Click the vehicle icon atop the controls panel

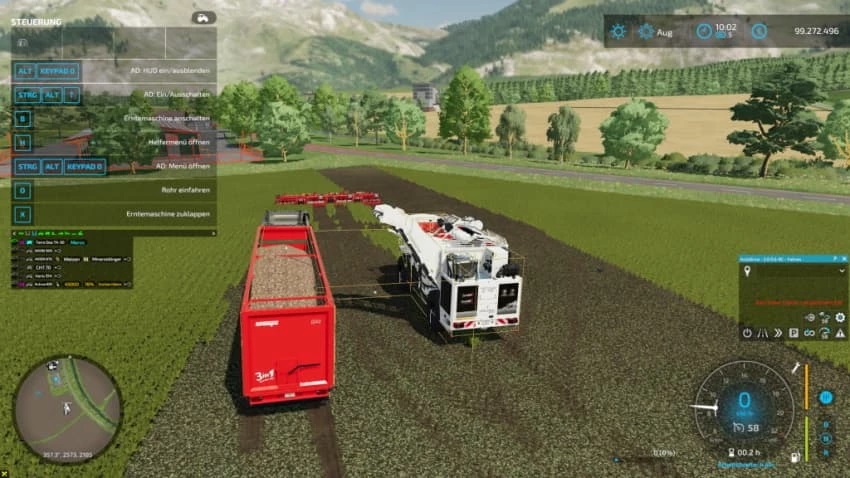(x=203, y=18)
